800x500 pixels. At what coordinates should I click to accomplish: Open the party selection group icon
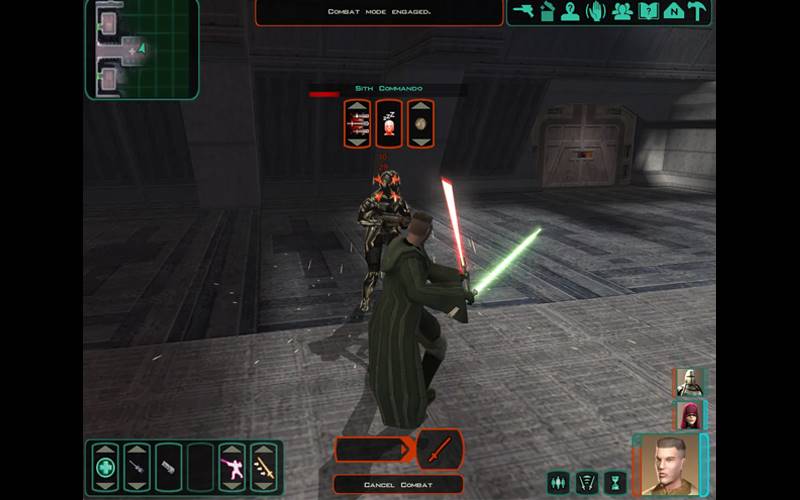coord(622,12)
